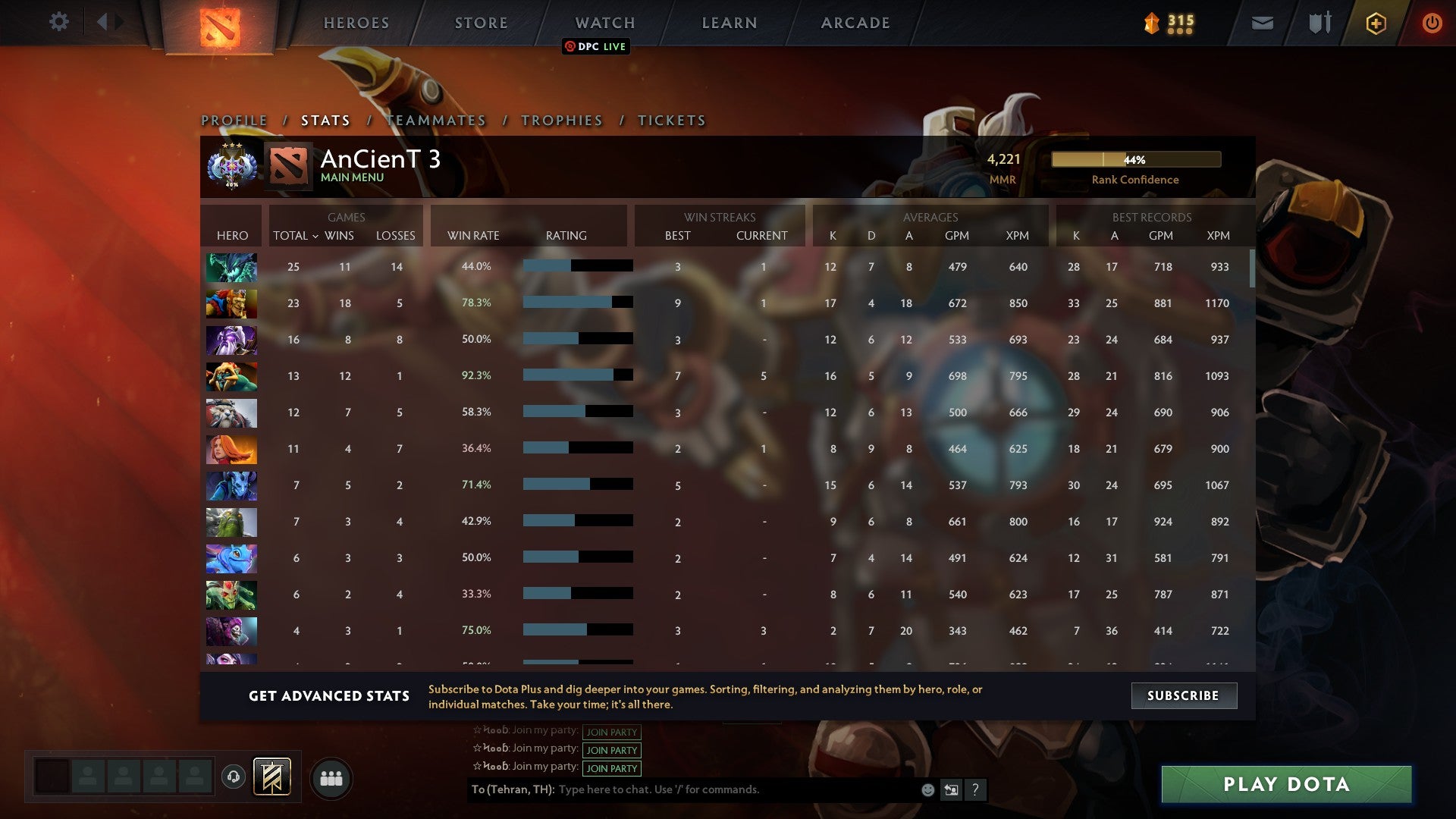This screenshot has width=1456, height=819.
Task: Click the Rank Confidence progress bar
Action: coord(1135,160)
